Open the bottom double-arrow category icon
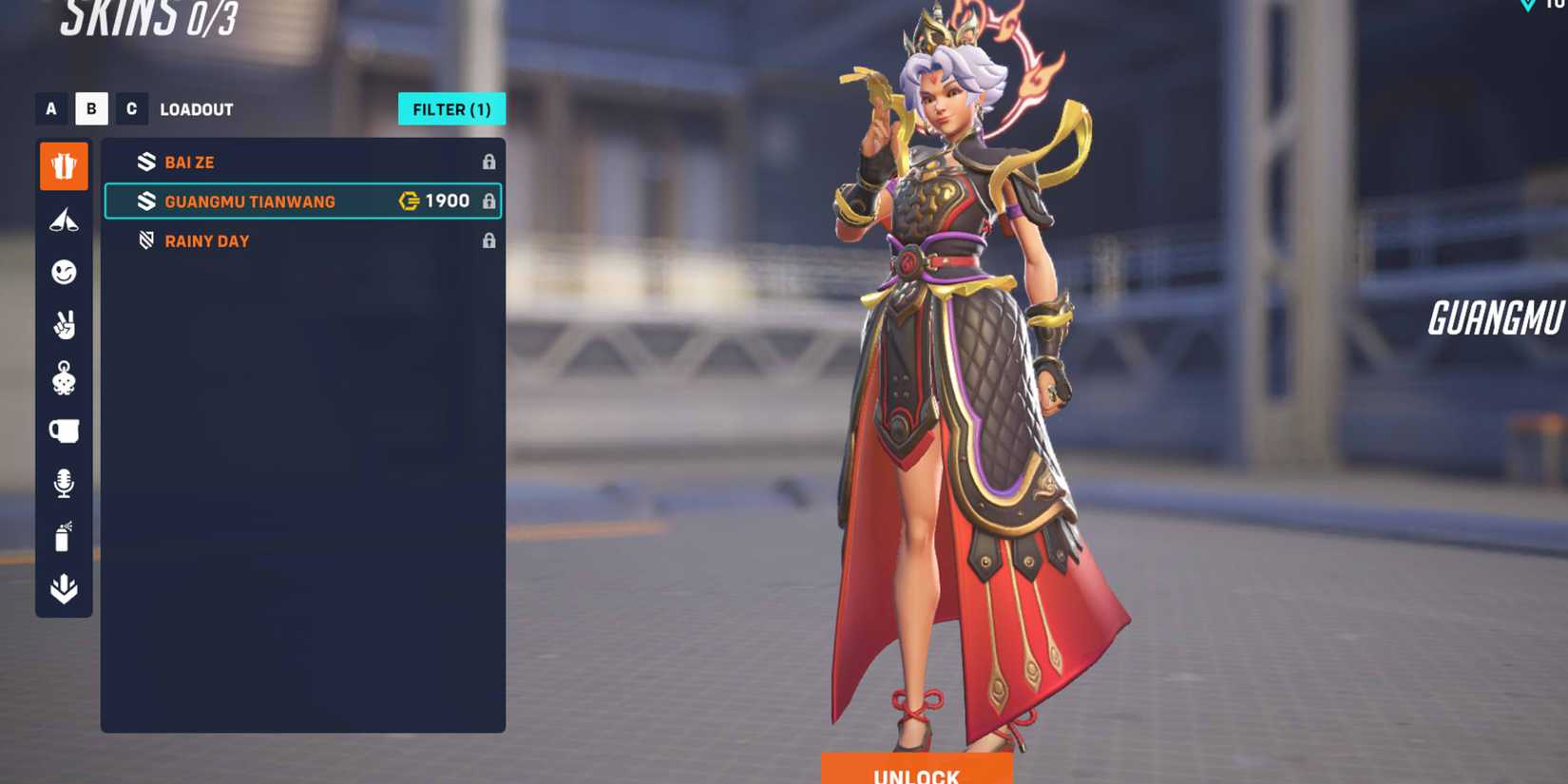This screenshot has width=1568, height=784. click(63, 589)
